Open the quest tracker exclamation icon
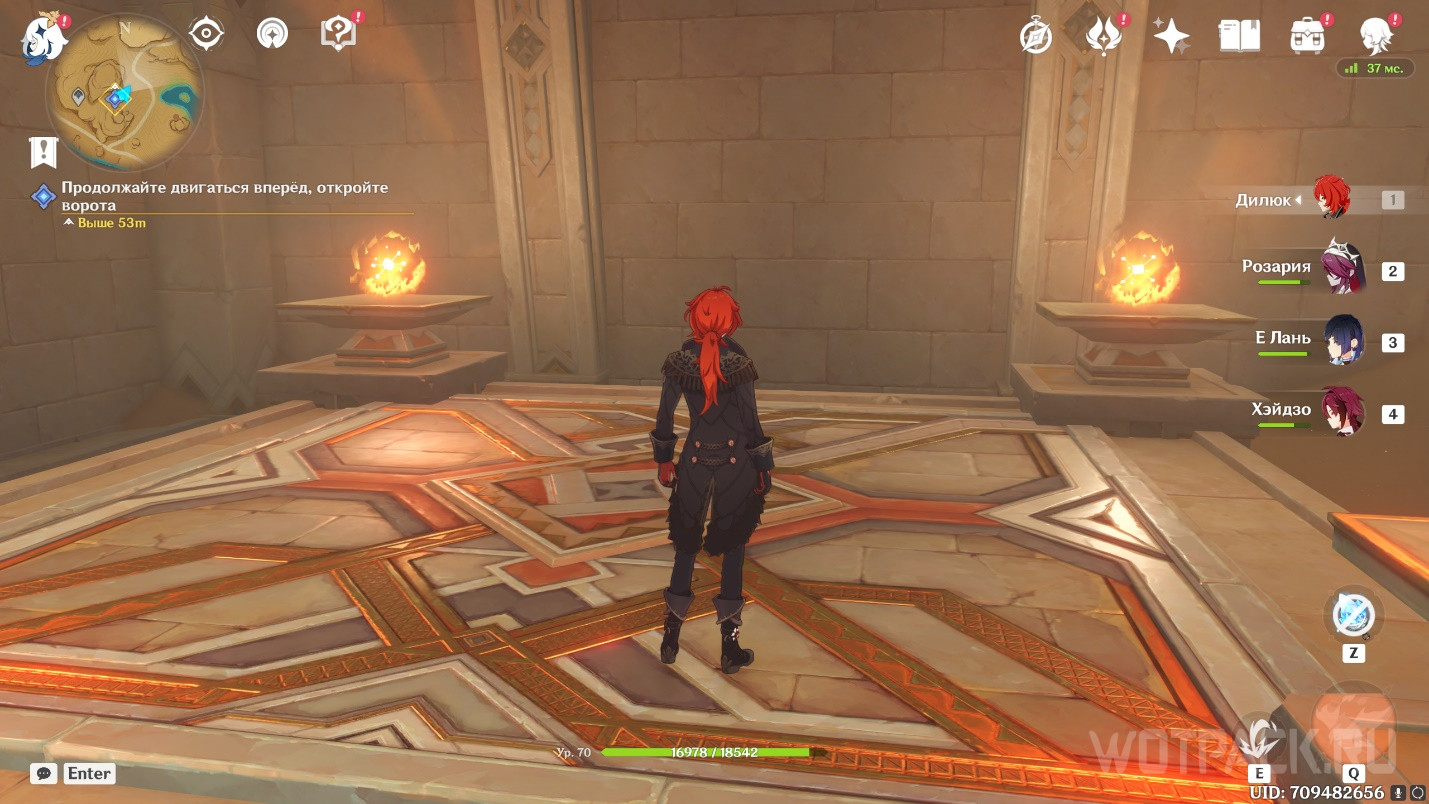The height and width of the screenshot is (804, 1429). point(44,151)
